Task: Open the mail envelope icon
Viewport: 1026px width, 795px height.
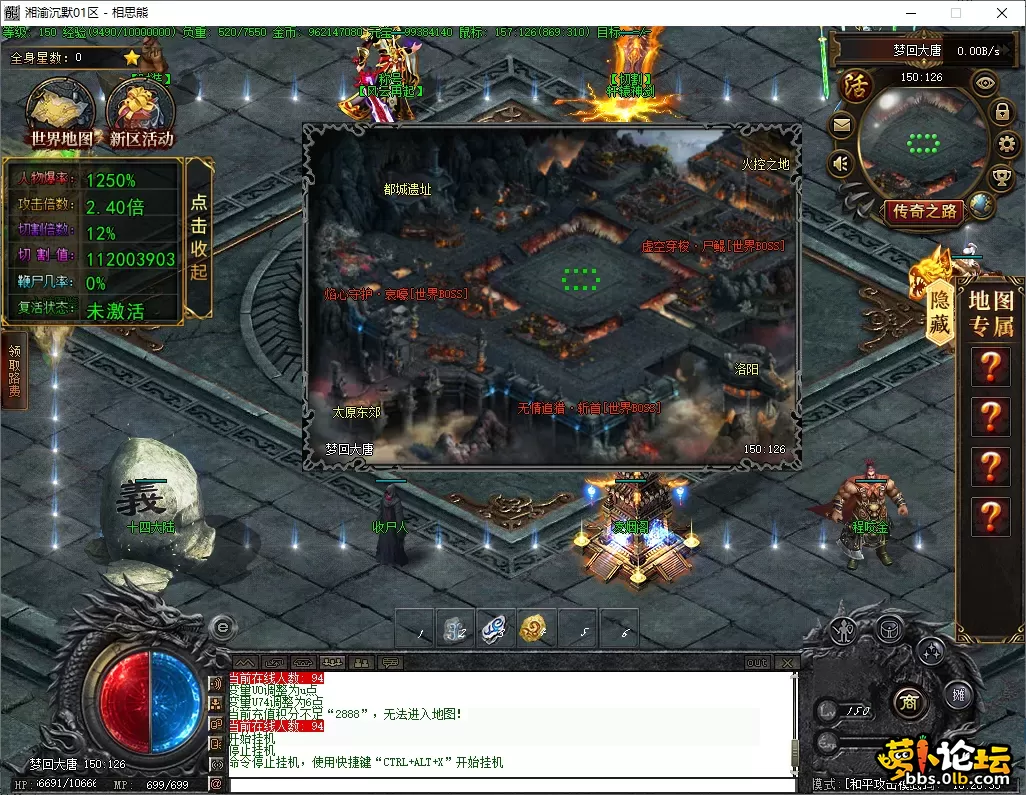Action: click(841, 125)
